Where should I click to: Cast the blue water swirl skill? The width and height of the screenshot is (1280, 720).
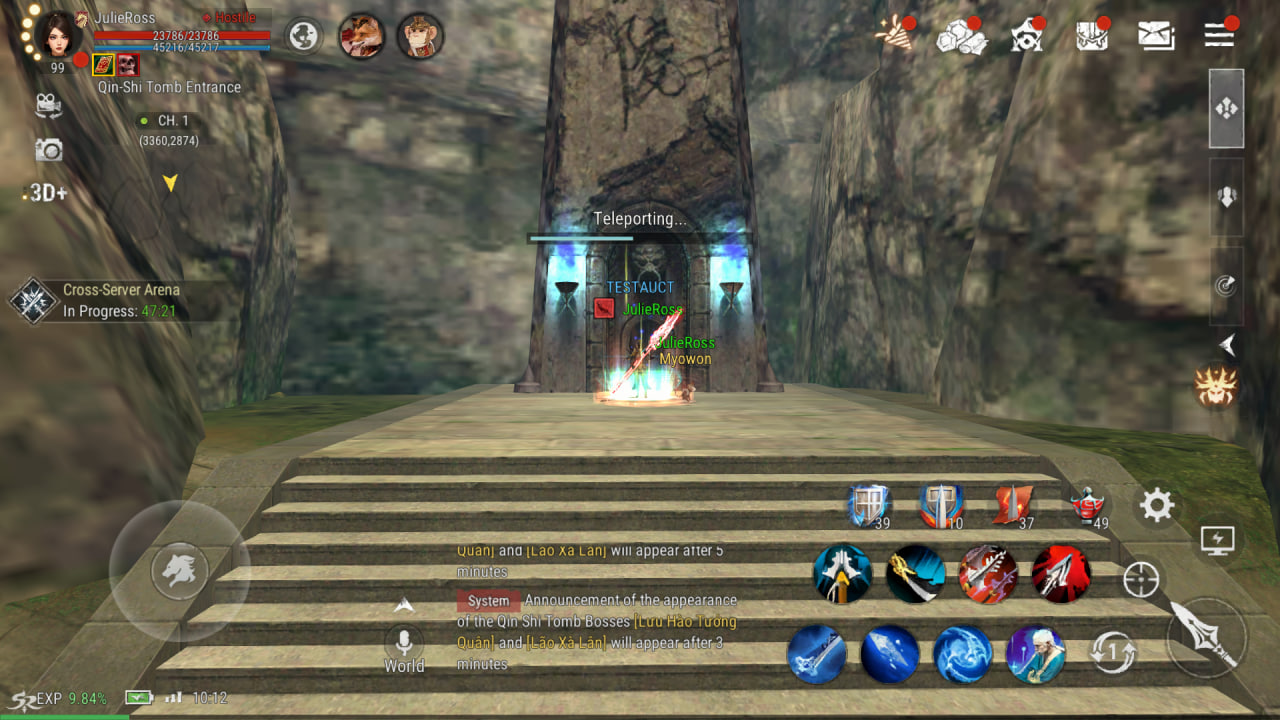pyautogui.click(x=962, y=655)
